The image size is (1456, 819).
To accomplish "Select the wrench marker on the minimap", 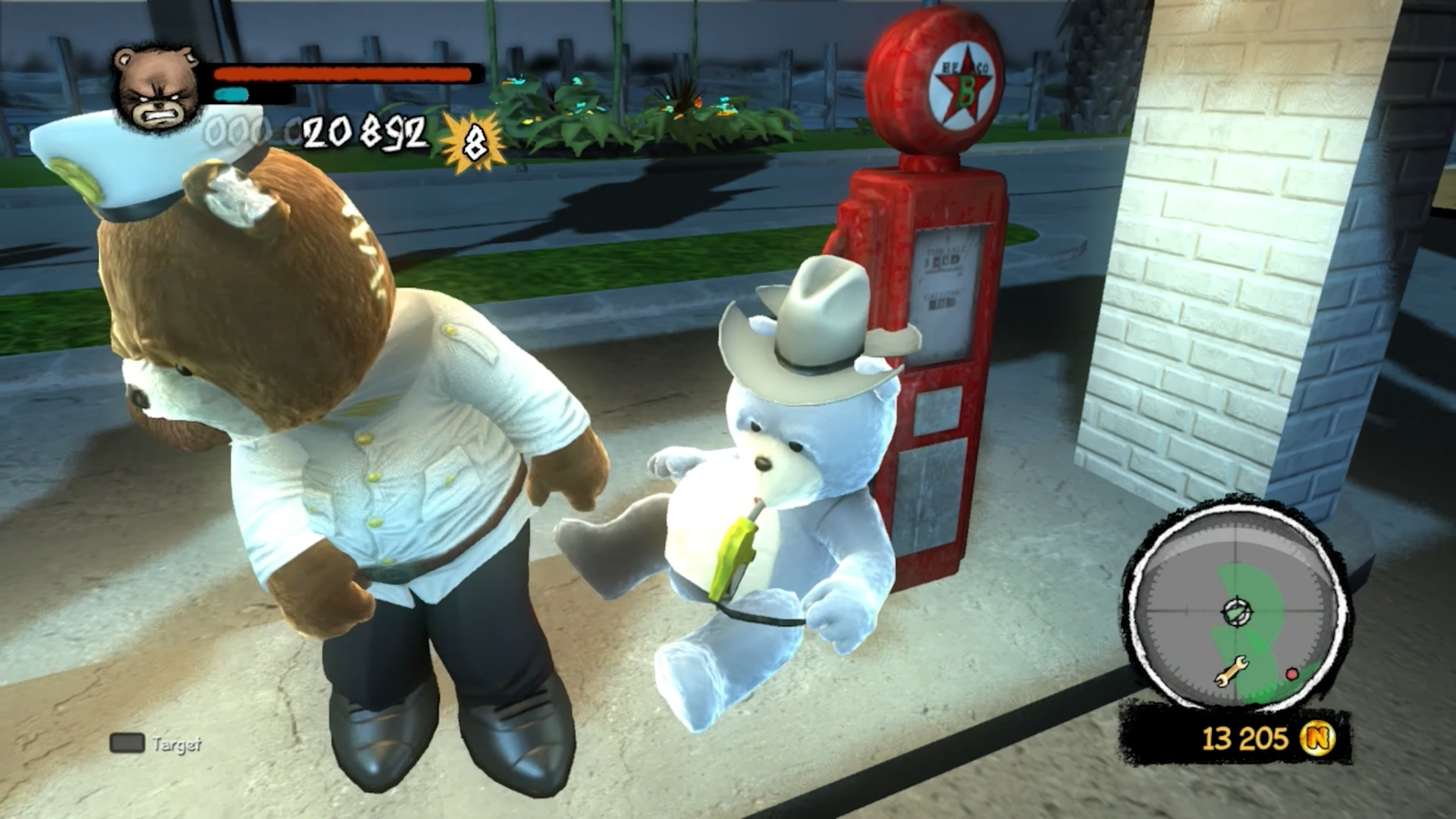I will pos(1231,670).
